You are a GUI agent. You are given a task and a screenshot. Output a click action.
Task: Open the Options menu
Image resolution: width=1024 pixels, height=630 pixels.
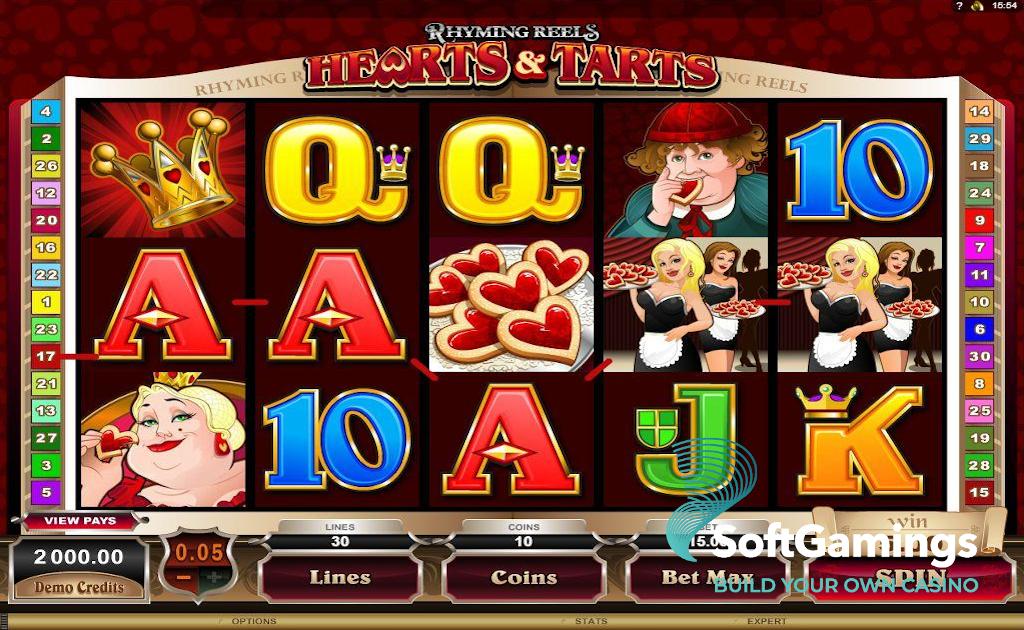(254, 621)
